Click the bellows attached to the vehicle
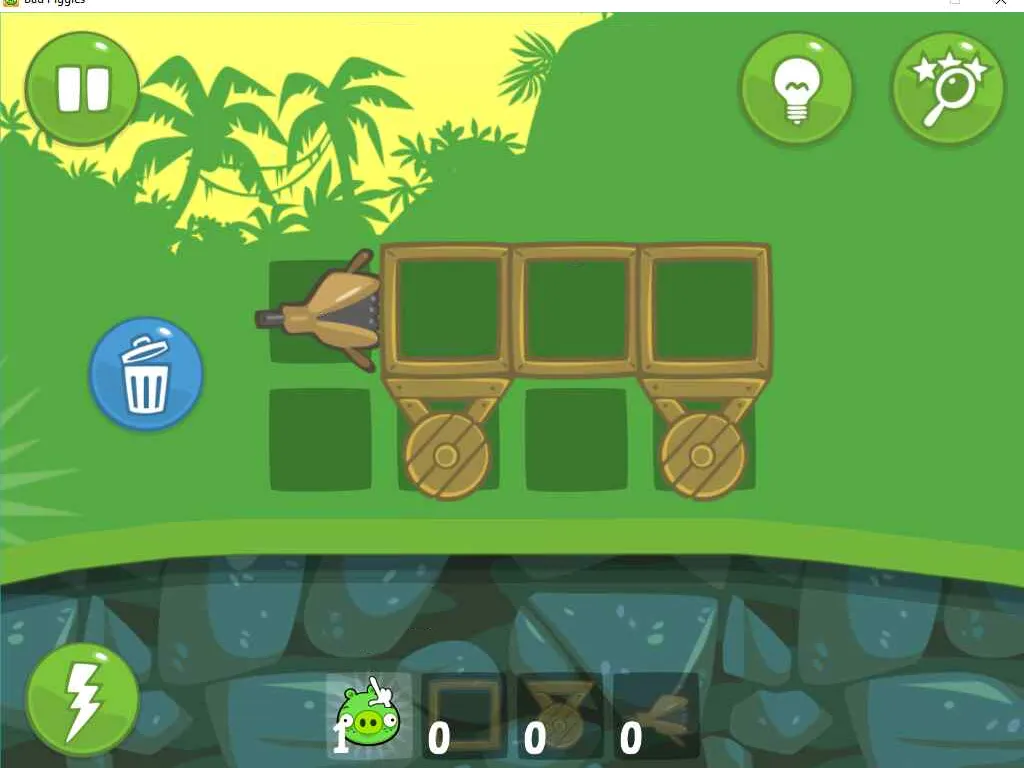1024x768 pixels. point(330,312)
